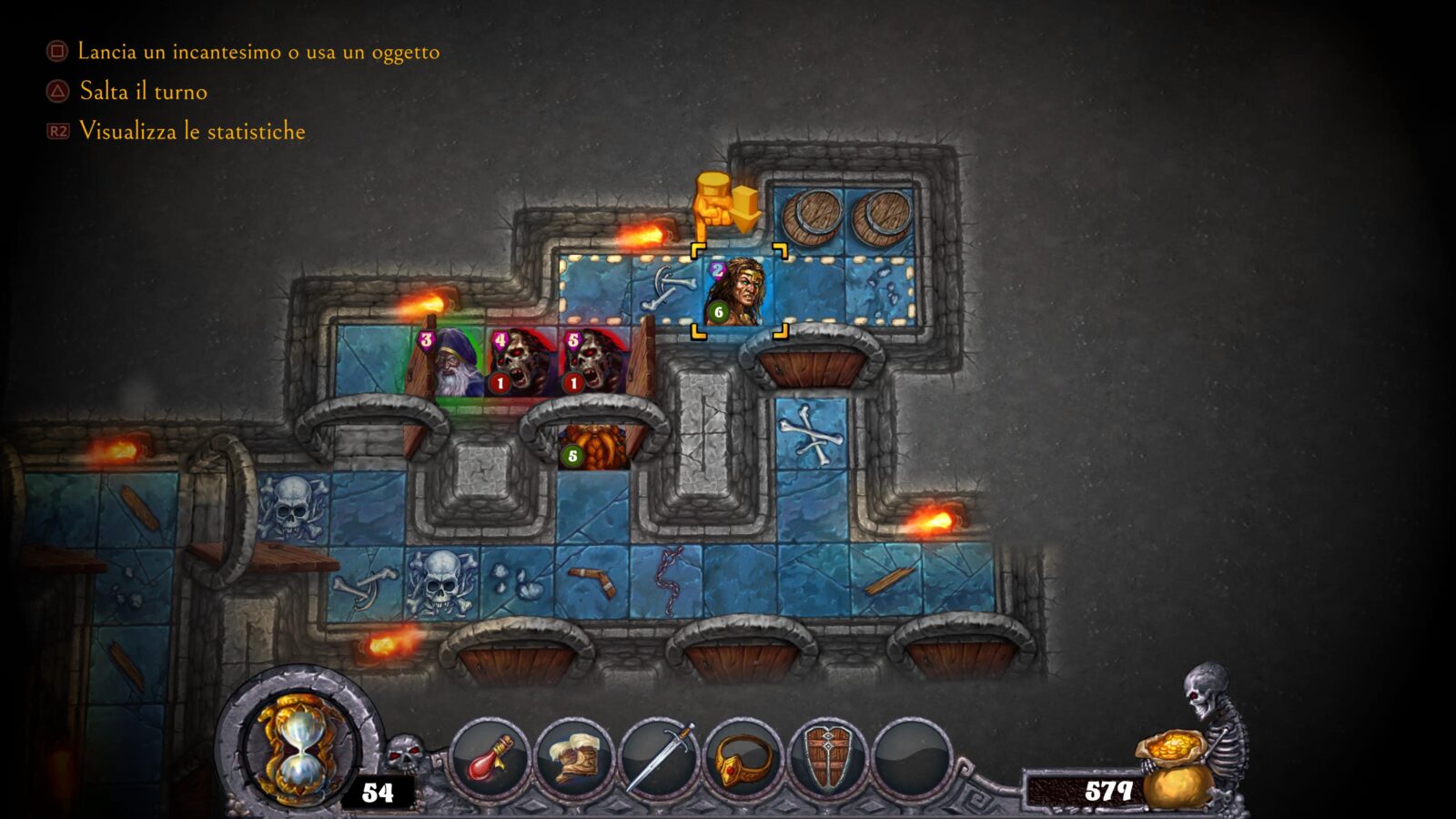Image resolution: width=1456 pixels, height=819 pixels.
Task: Pick the gold ring item slot
Action: (x=743, y=759)
